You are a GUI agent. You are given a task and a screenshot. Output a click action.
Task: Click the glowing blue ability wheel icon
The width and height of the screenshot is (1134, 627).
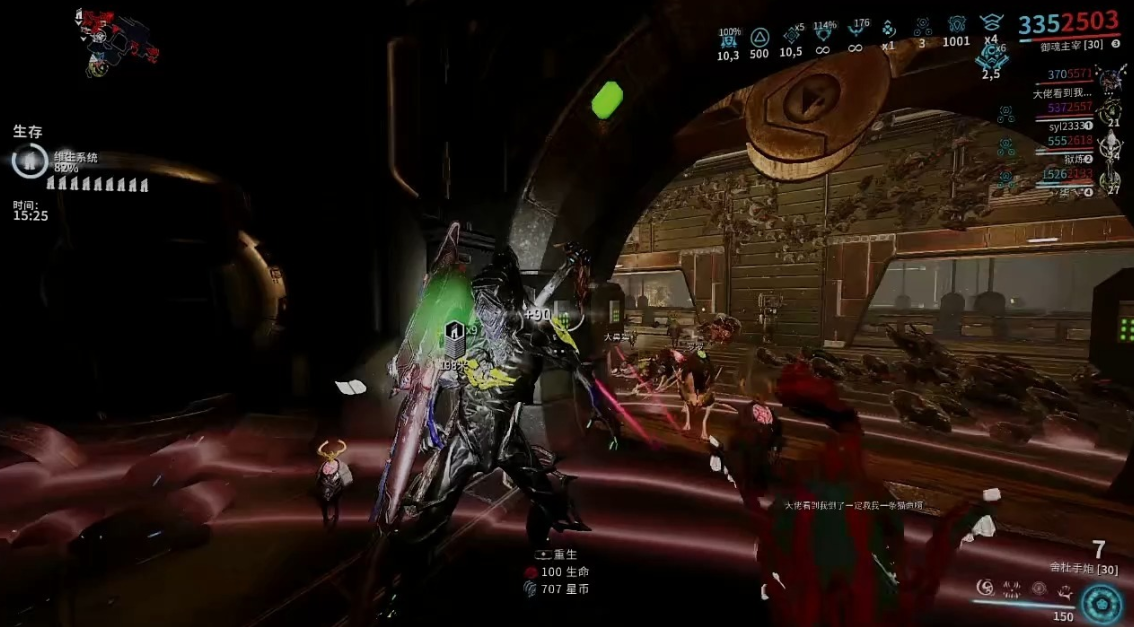[x=1100, y=604]
